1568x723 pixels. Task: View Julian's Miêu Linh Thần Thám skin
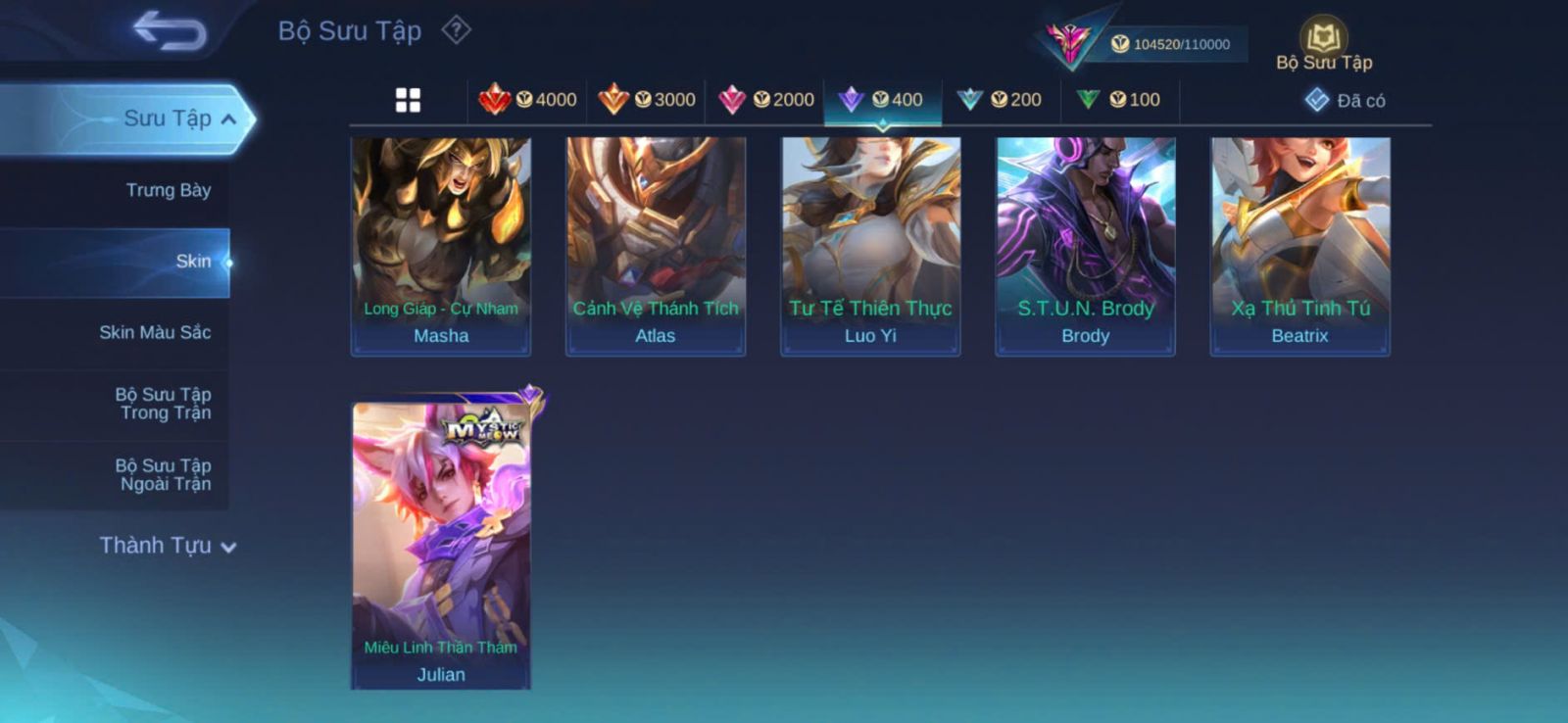pos(441,544)
